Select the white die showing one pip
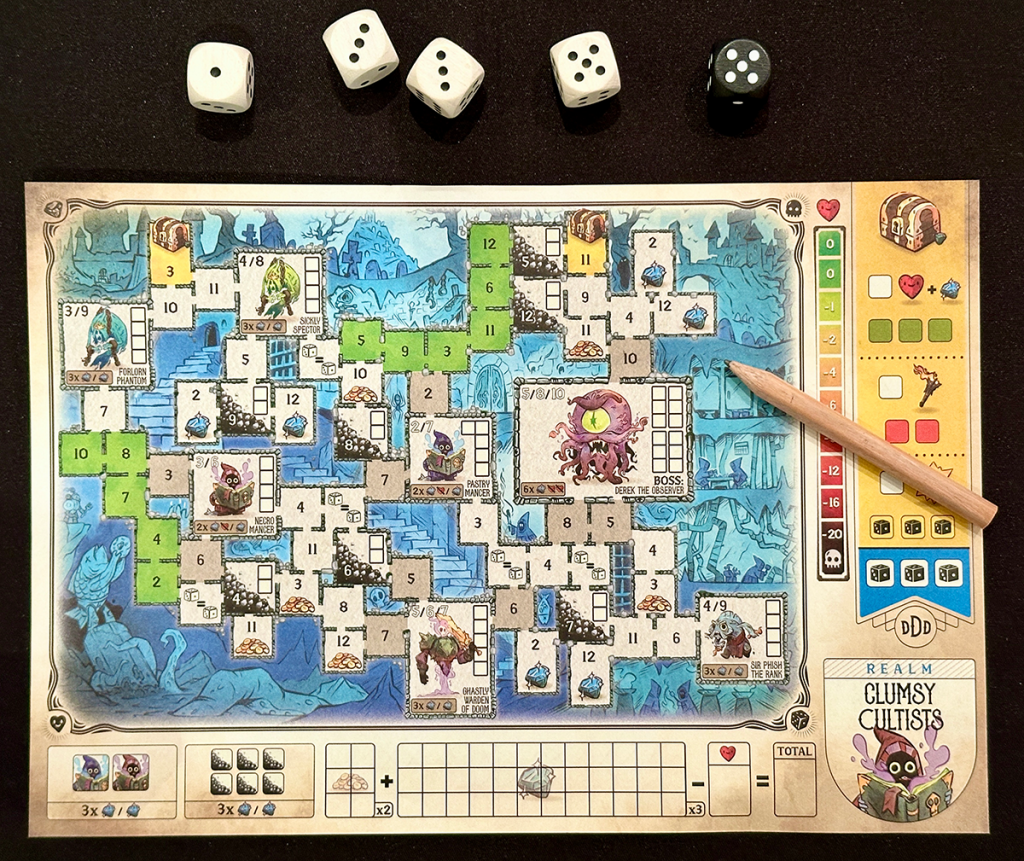This screenshot has height=861, width=1024. click(220, 77)
